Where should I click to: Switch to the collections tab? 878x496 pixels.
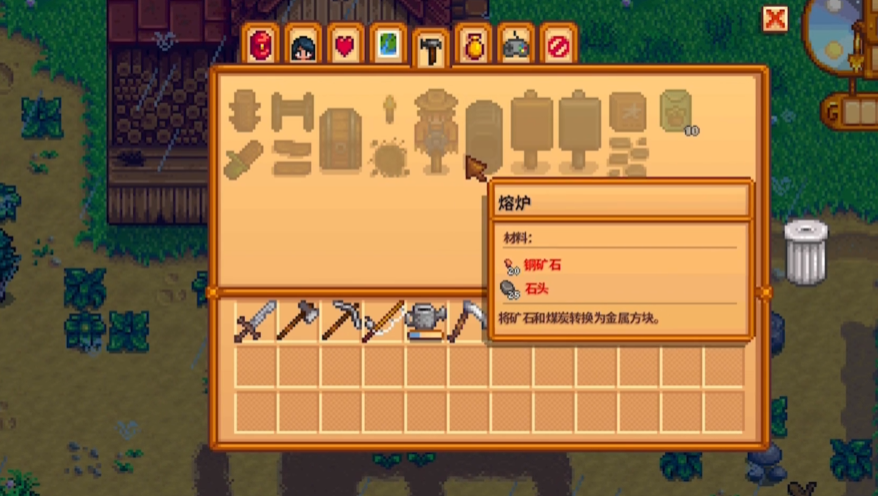coord(472,47)
